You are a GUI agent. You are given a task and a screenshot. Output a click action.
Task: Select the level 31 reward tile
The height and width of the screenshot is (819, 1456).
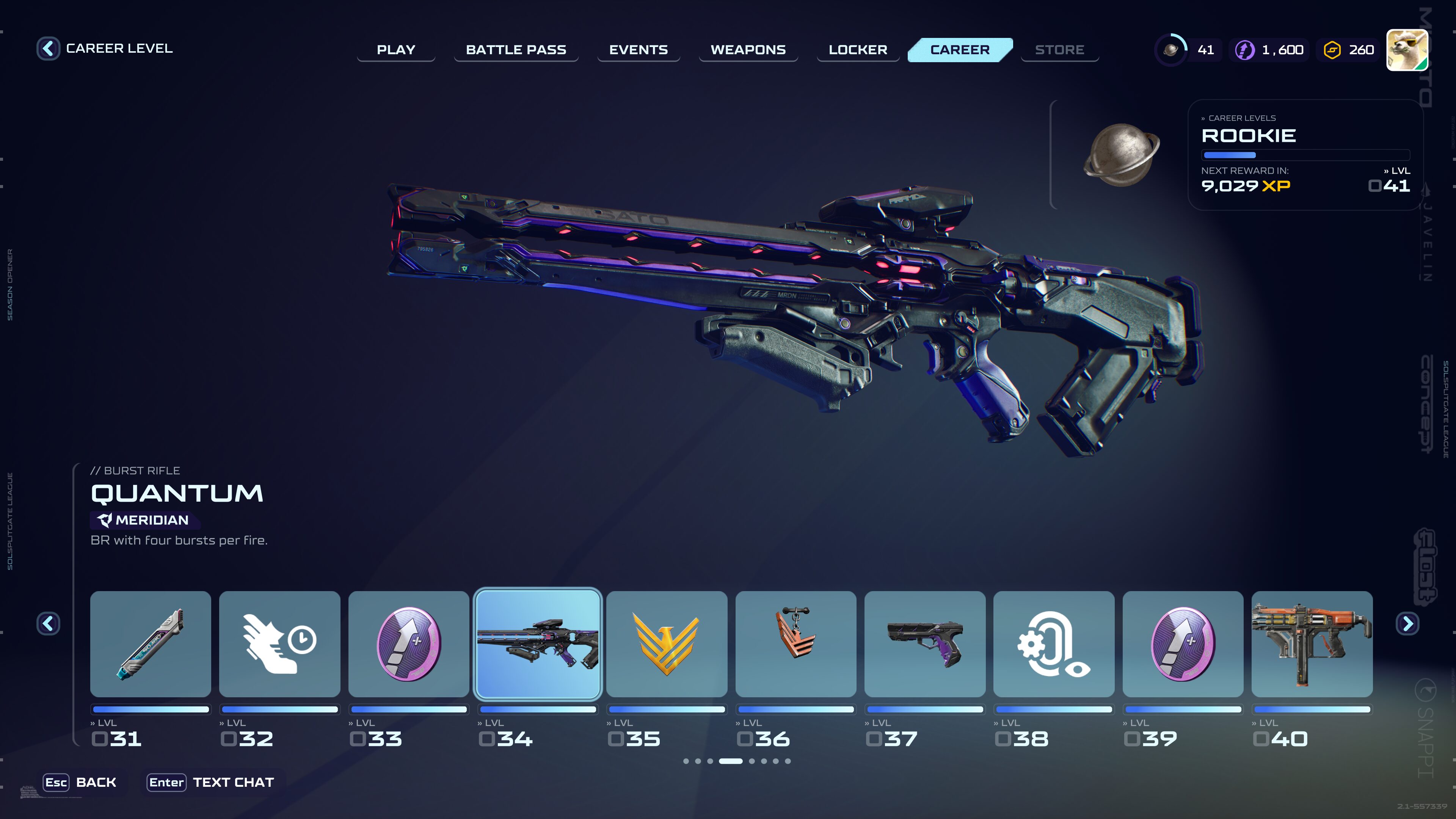click(x=151, y=644)
